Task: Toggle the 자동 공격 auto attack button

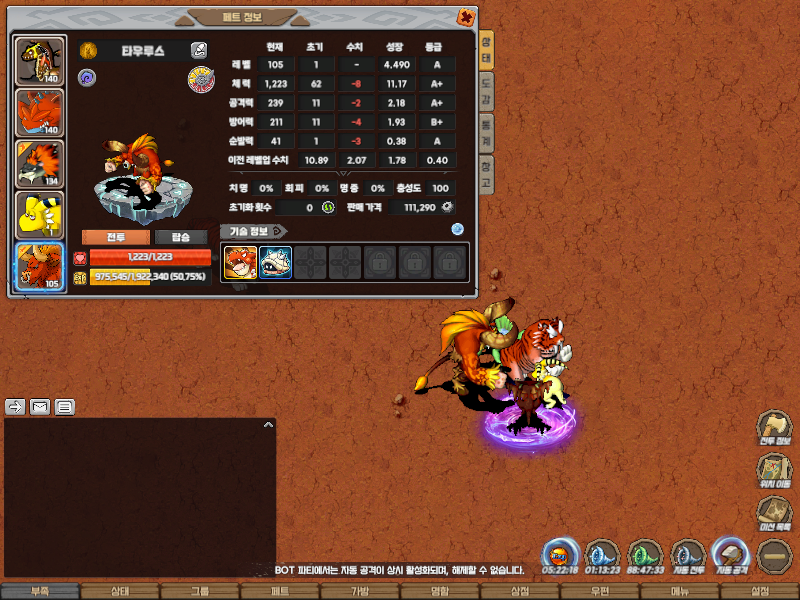Action: pyautogui.click(x=731, y=555)
